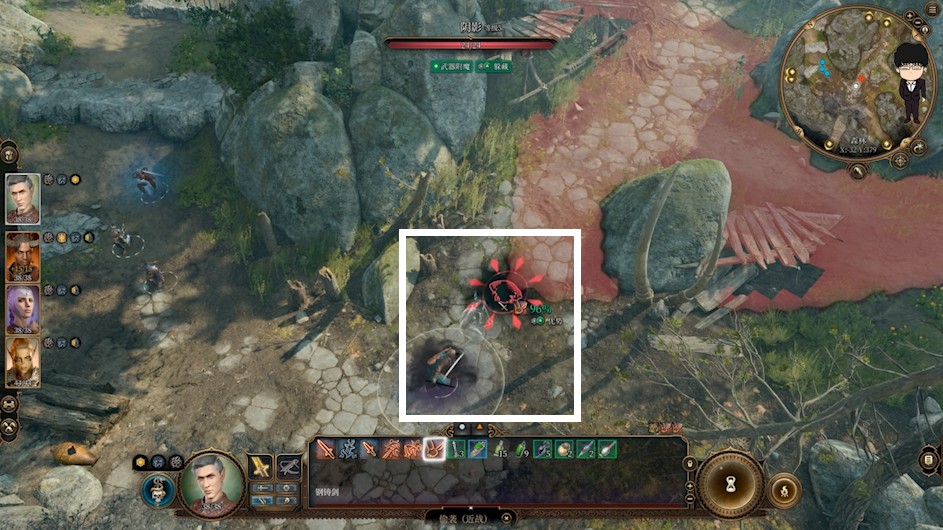Click the snake emblem button beside the portrait

pyautogui.click(x=158, y=490)
